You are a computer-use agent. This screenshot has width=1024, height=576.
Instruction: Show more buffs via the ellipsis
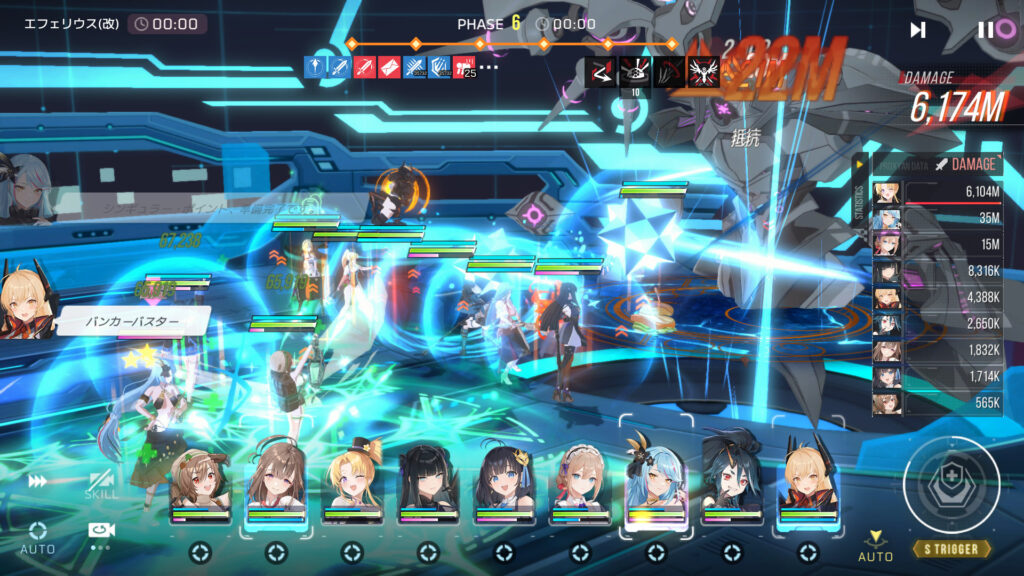(489, 67)
